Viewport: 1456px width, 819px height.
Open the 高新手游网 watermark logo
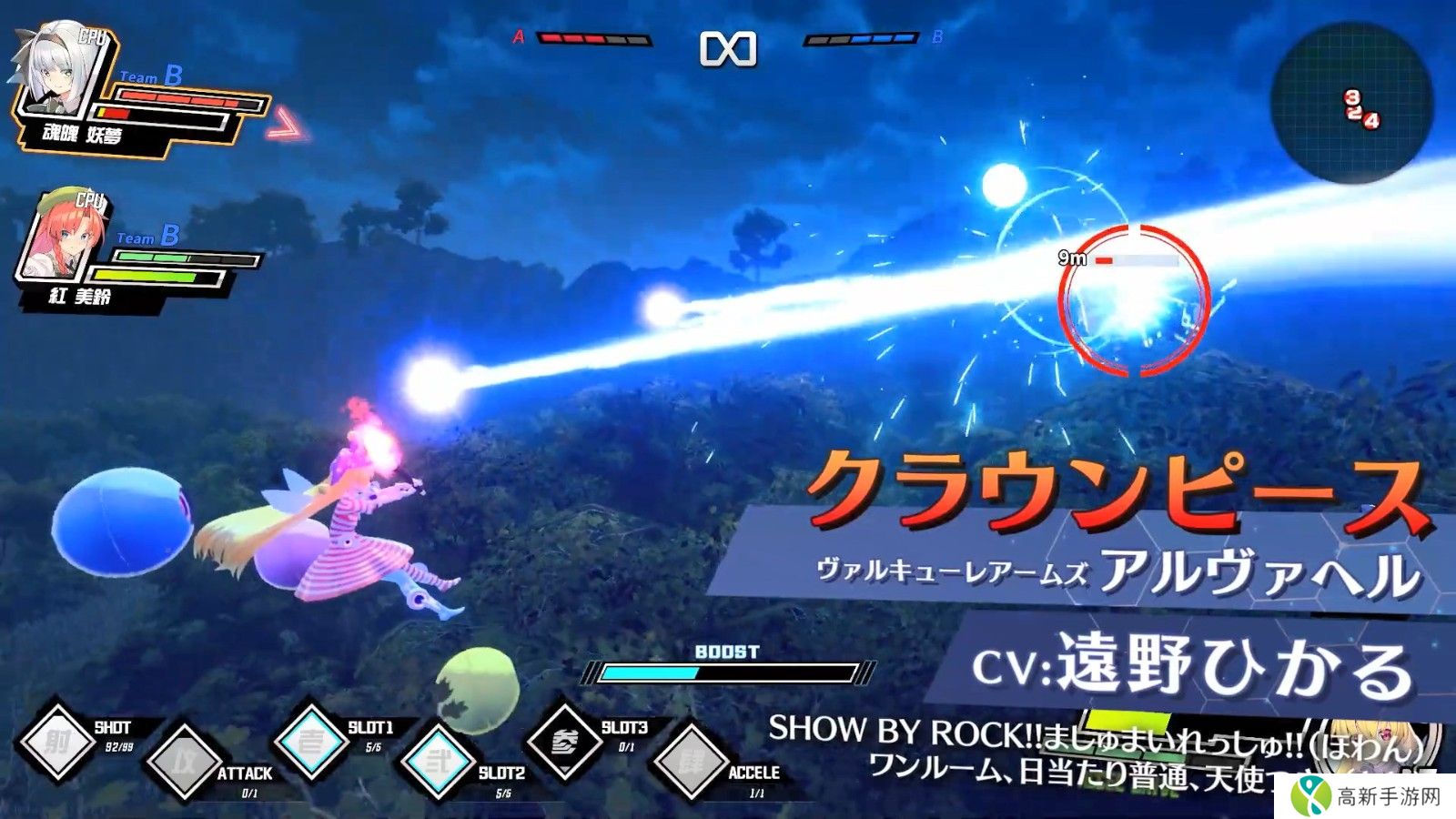(x=1371, y=796)
